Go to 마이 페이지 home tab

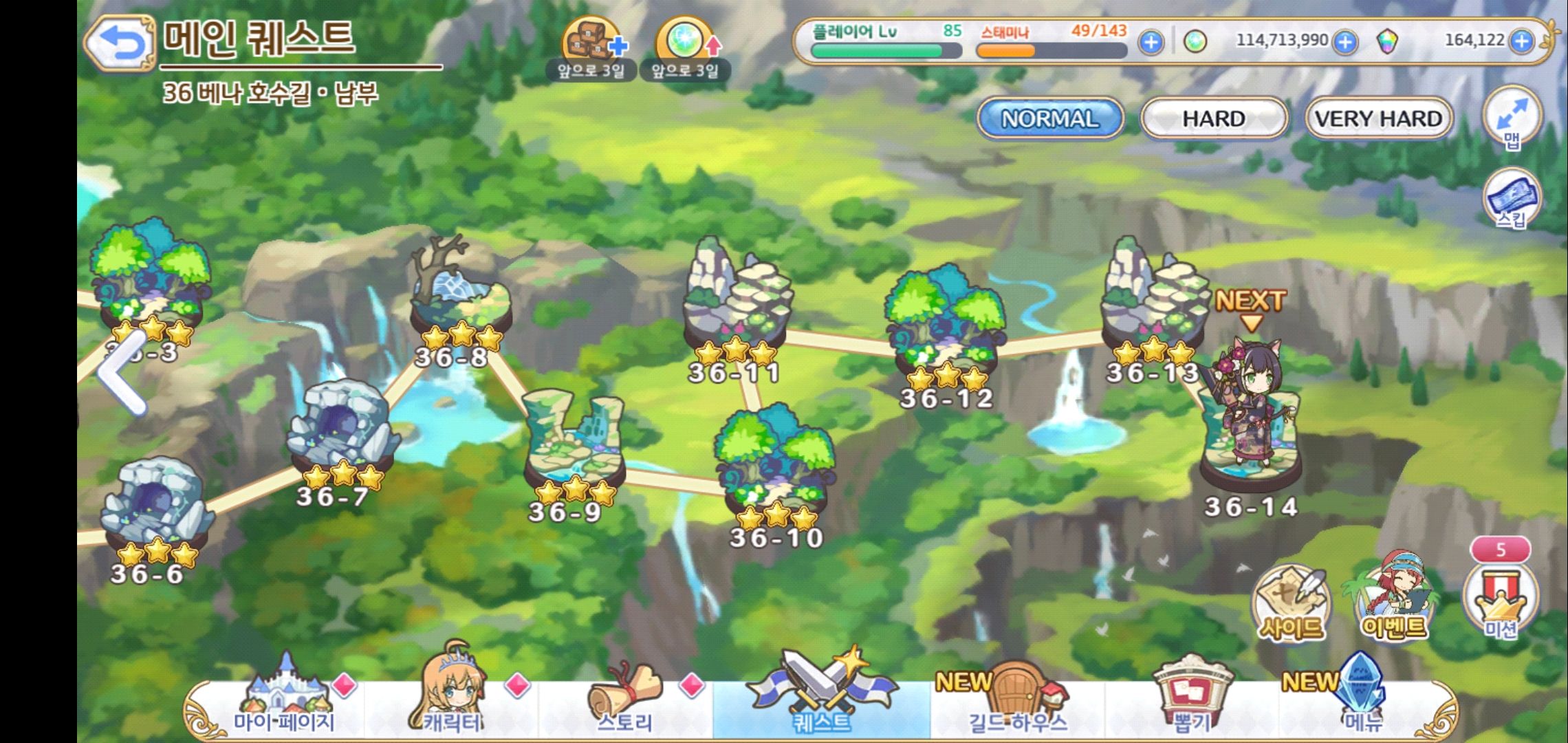coord(284,702)
